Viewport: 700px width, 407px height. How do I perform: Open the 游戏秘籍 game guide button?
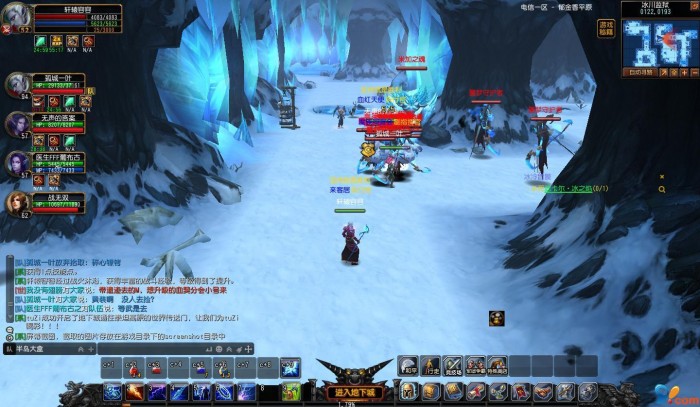click(606, 28)
